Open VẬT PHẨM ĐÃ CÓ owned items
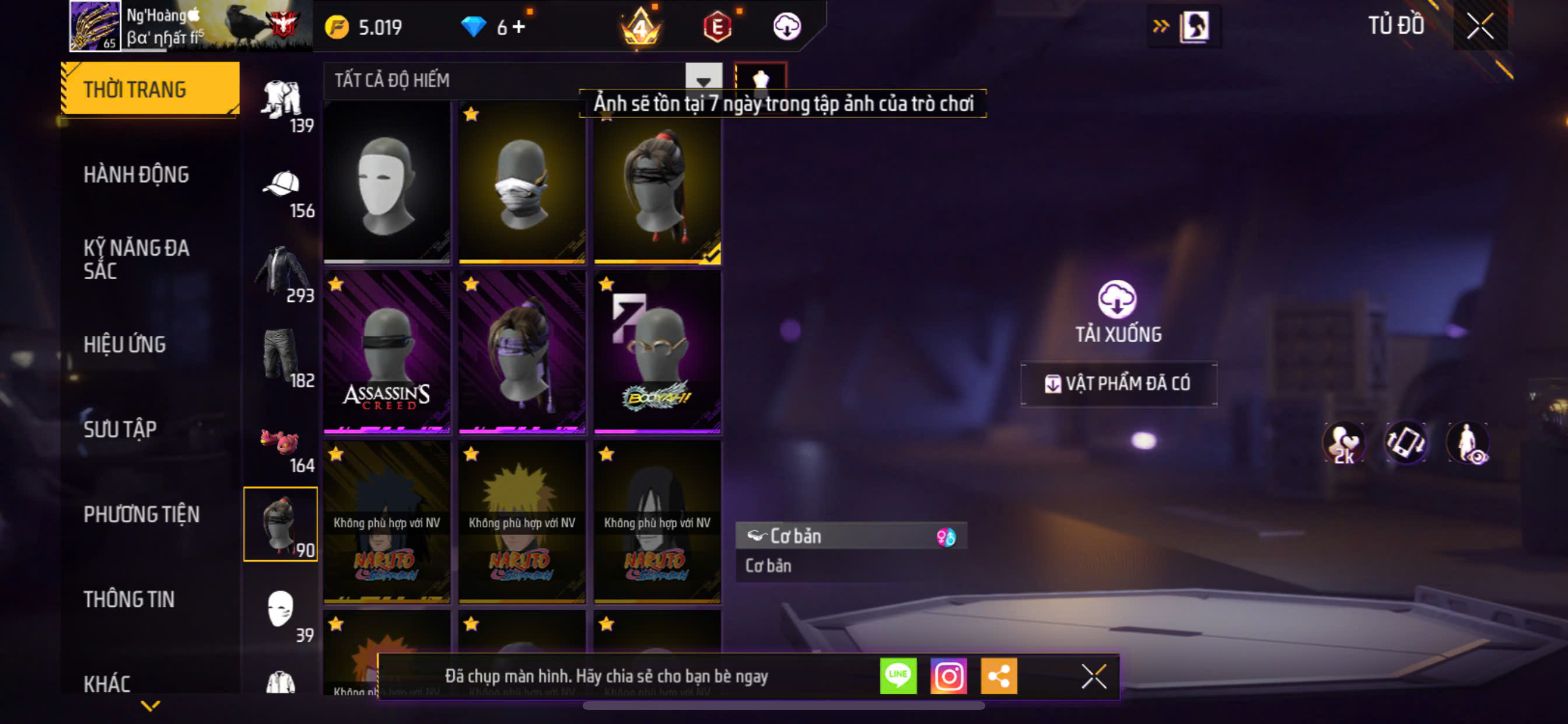This screenshot has height=724, width=1568. click(1119, 384)
